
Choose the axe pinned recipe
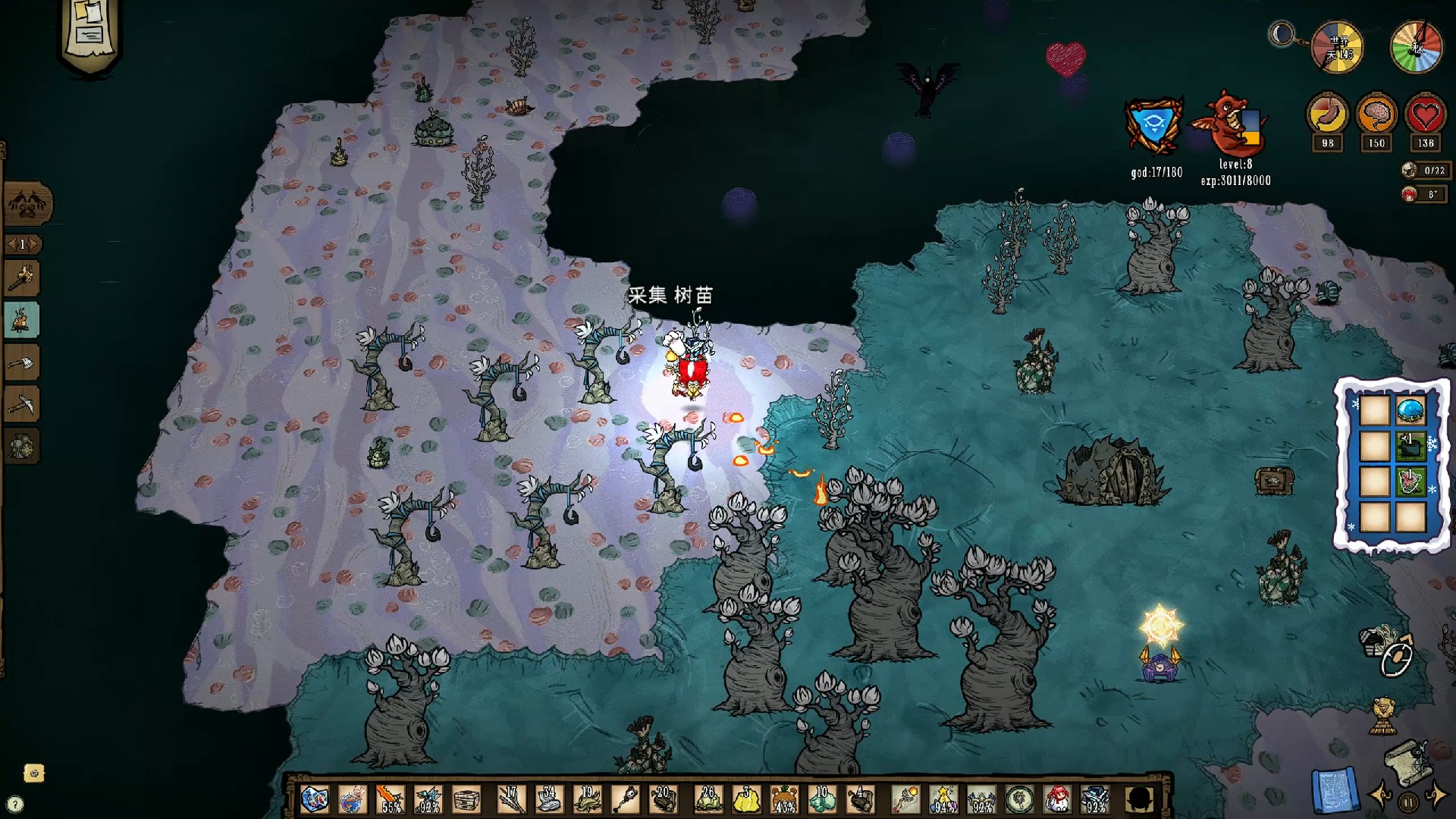point(23,363)
